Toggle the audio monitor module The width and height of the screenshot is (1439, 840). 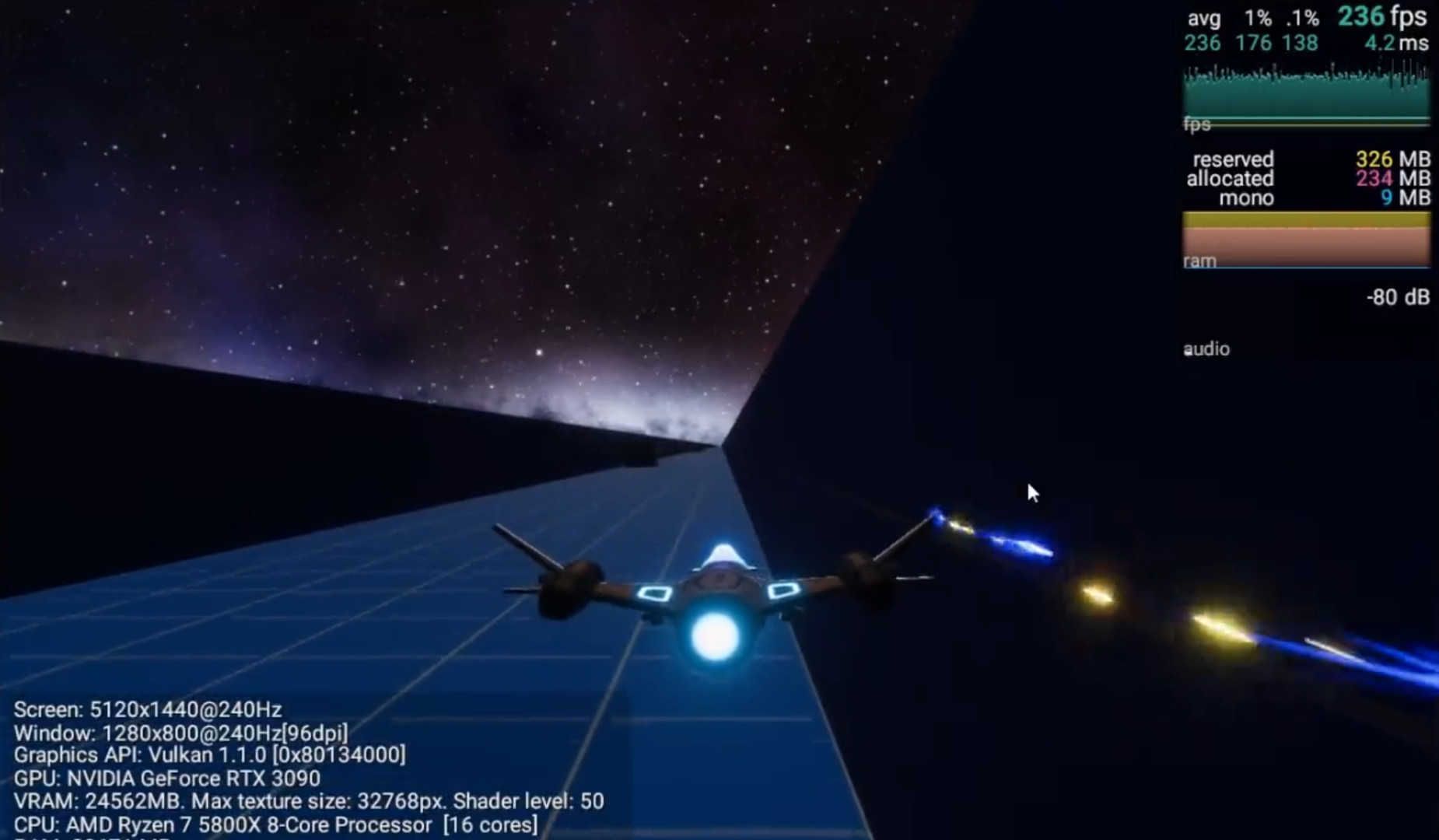[x=1206, y=348]
